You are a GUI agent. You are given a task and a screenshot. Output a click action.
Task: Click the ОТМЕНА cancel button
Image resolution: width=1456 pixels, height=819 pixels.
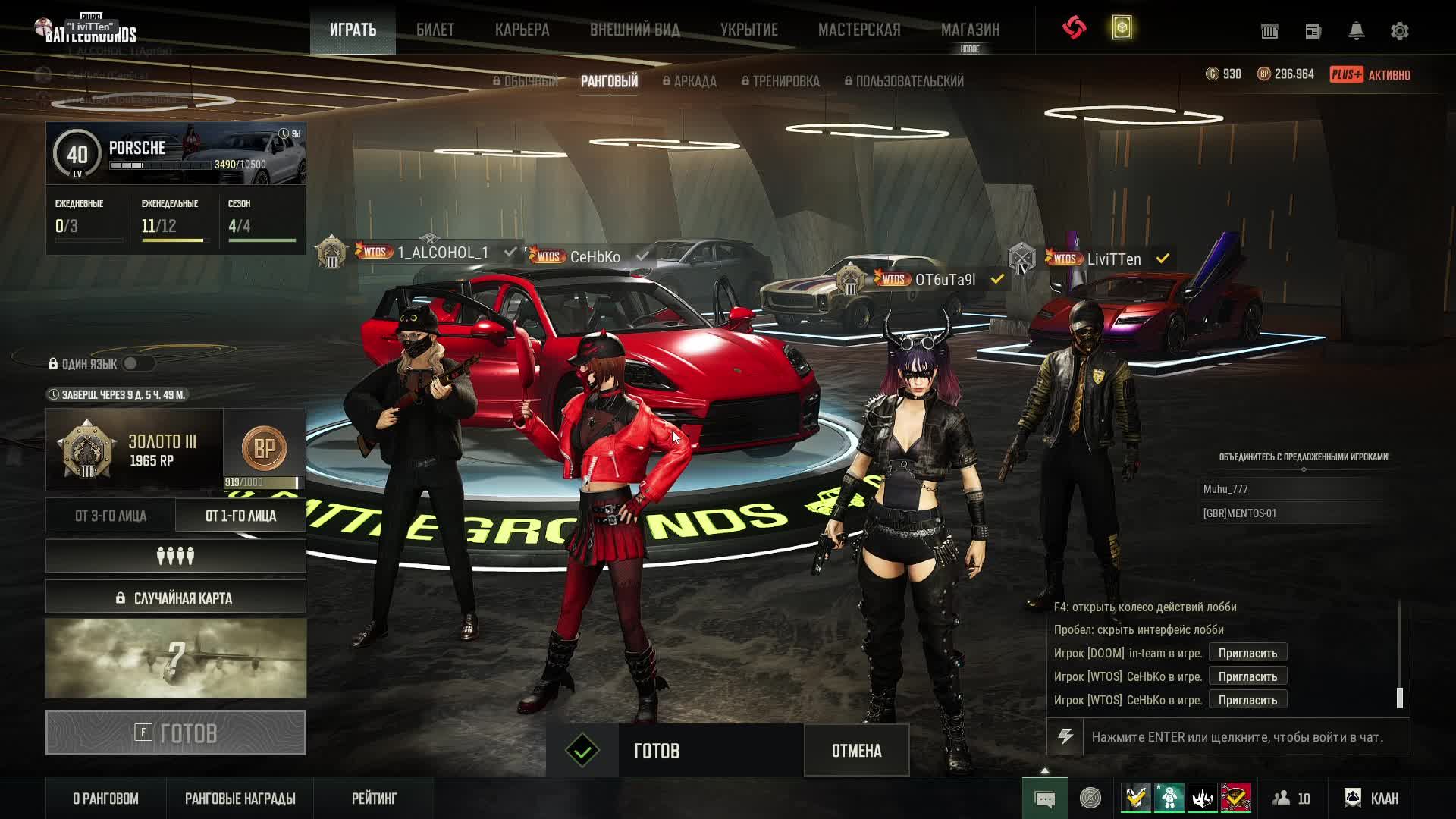856,751
